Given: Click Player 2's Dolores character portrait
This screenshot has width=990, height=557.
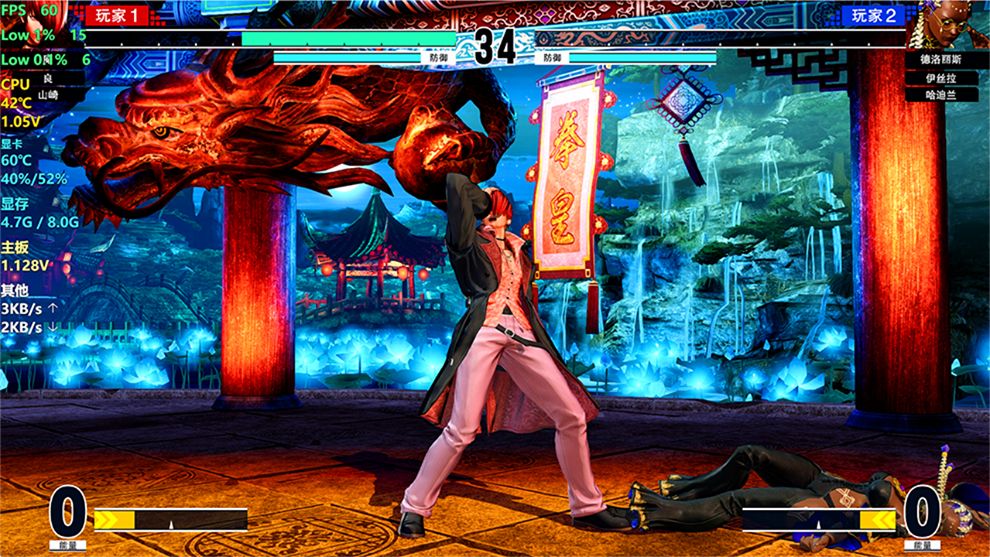Looking at the screenshot, I should pos(947,24).
